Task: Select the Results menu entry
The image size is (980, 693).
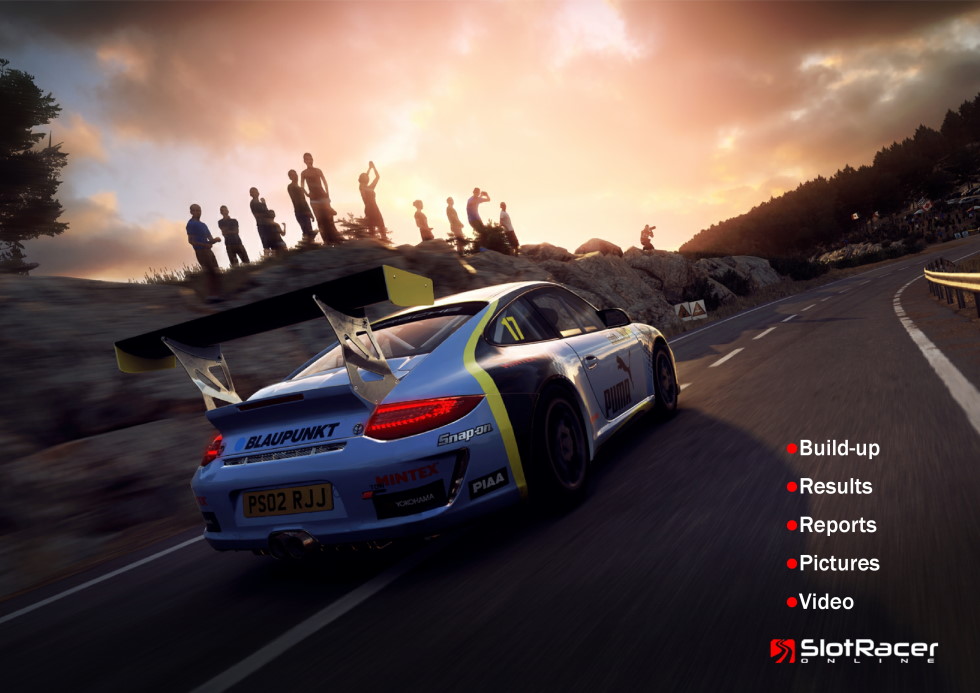Action: click(x=835, y=487)
